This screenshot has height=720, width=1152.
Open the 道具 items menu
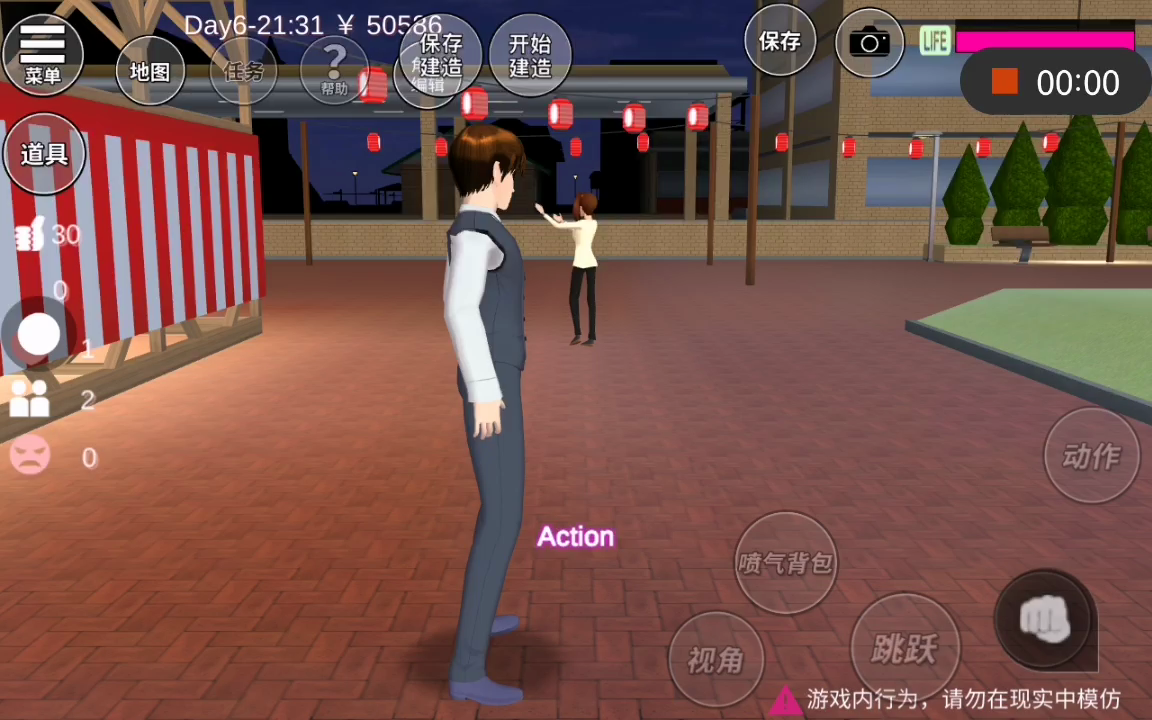pyautogui.click(x=44, y=154)
